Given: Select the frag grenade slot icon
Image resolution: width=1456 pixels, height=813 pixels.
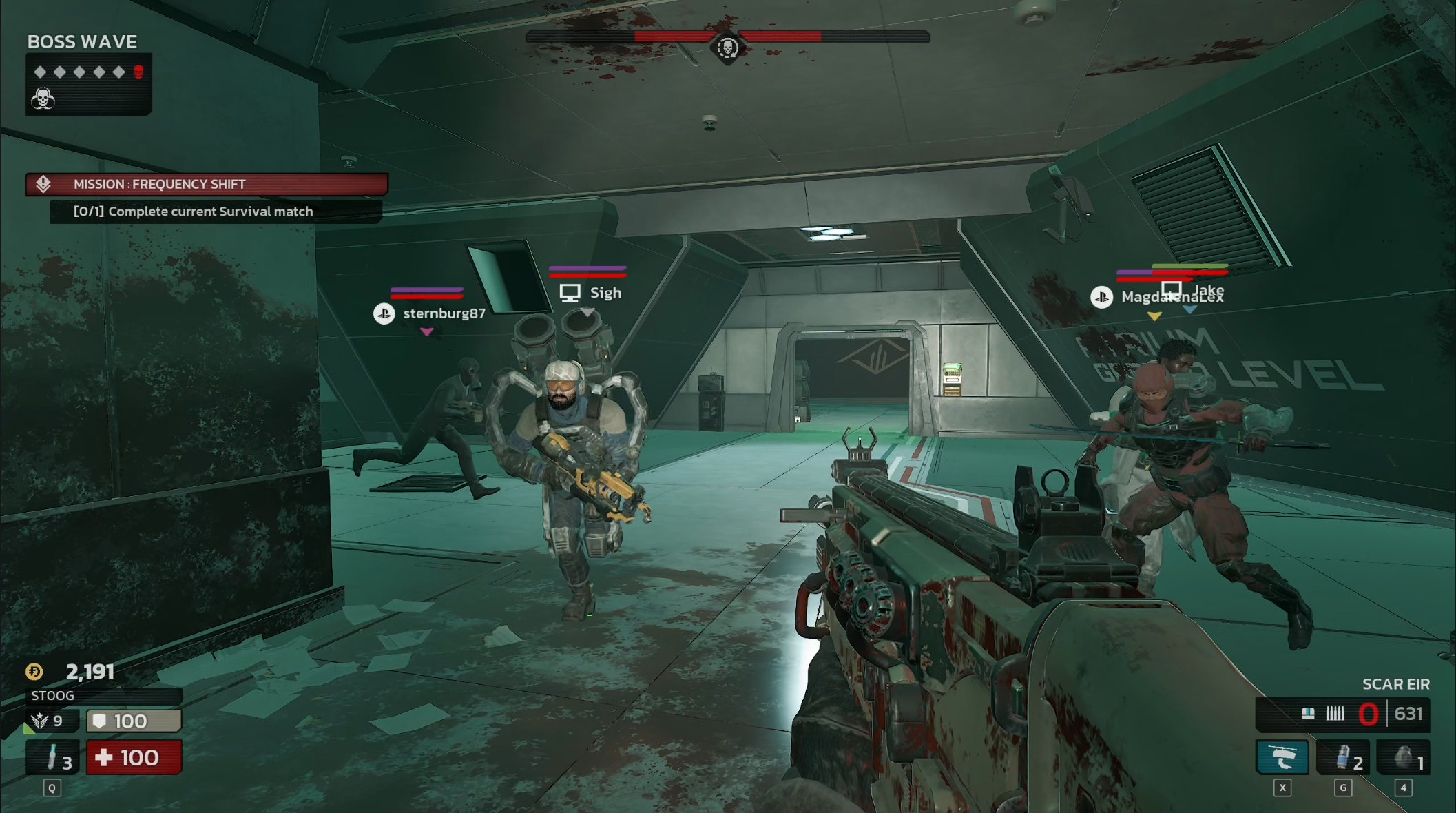Looking at the screenshot, I should (x=1402, y=757).
